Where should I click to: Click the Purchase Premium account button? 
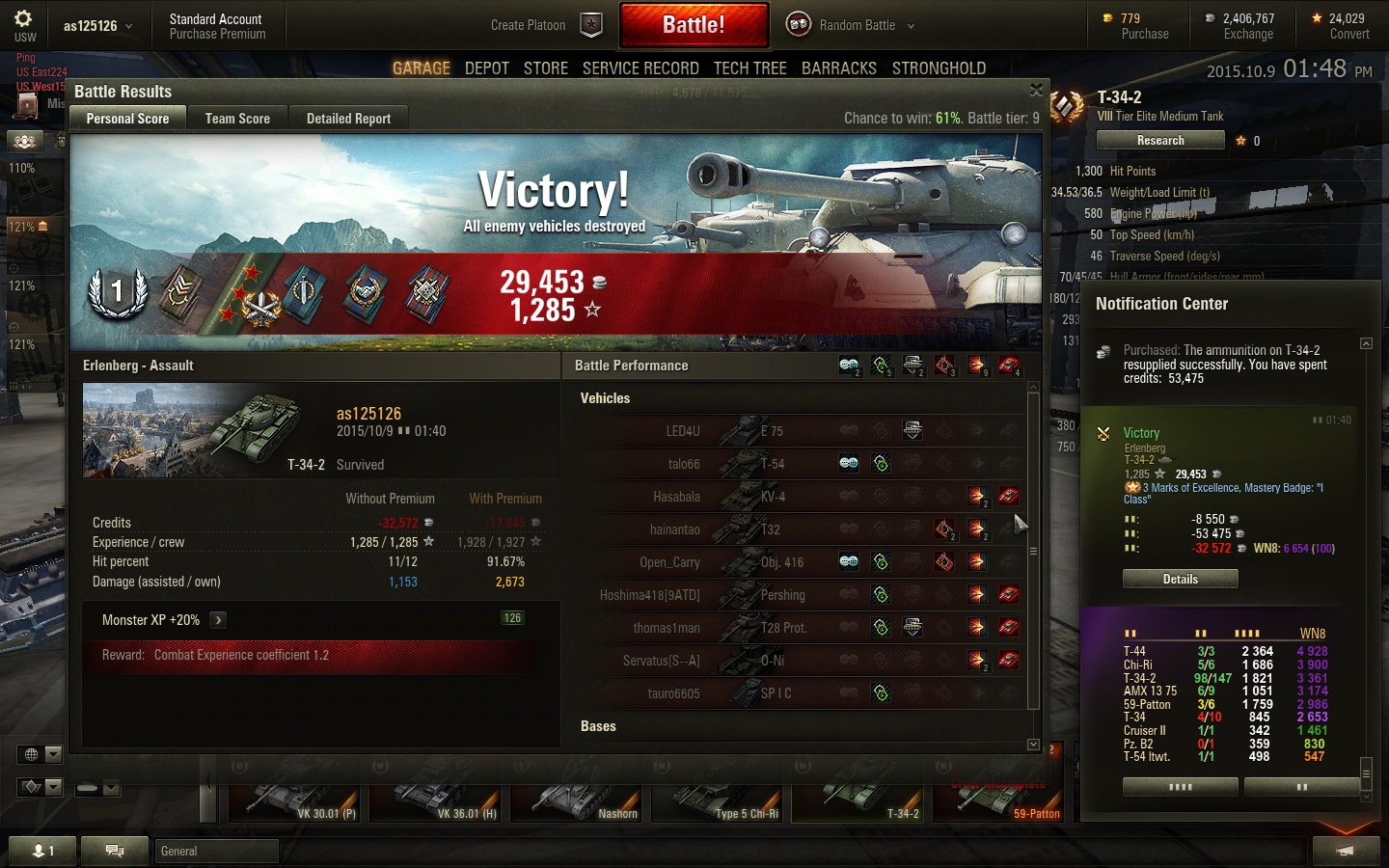[217, 34]
